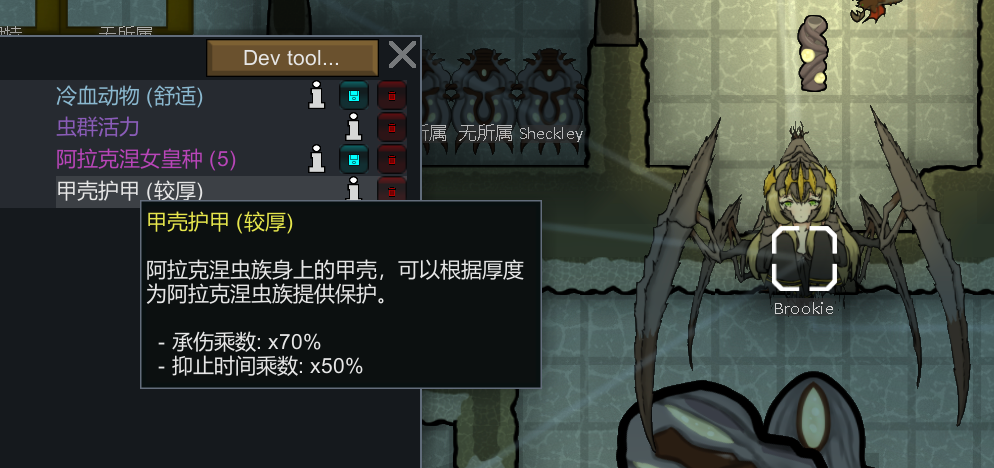Viewport: 994px width, 468px height.
Task: Open info for 甲壳护甲 (较厚)
Action: [353, 188]
